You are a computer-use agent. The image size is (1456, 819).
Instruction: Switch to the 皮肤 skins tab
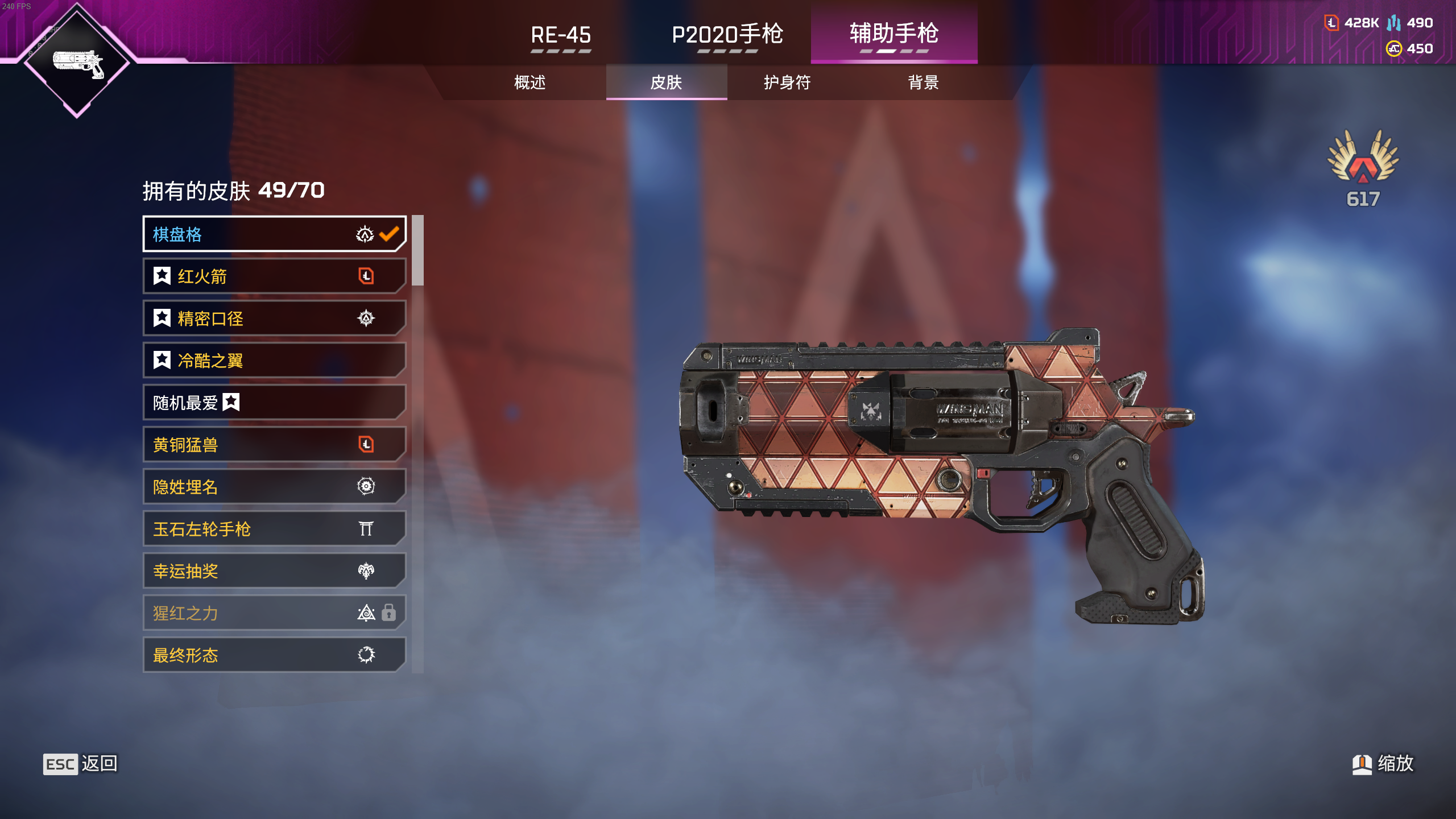666,82
